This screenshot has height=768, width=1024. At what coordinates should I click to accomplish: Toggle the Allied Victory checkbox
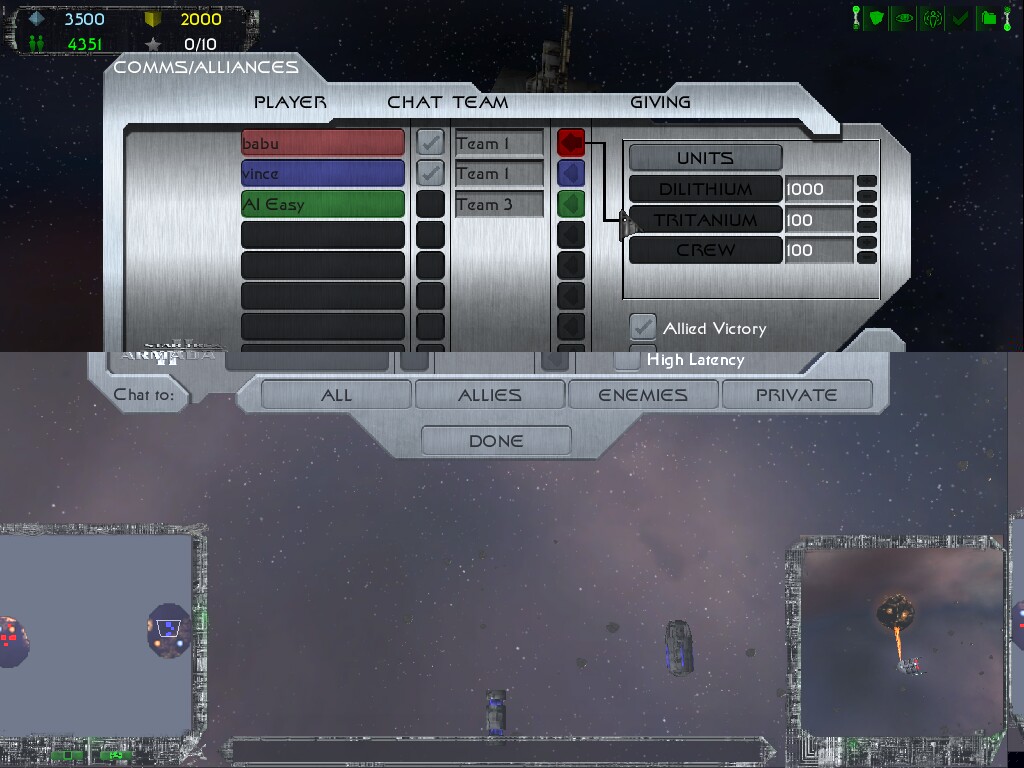[642, 327]
